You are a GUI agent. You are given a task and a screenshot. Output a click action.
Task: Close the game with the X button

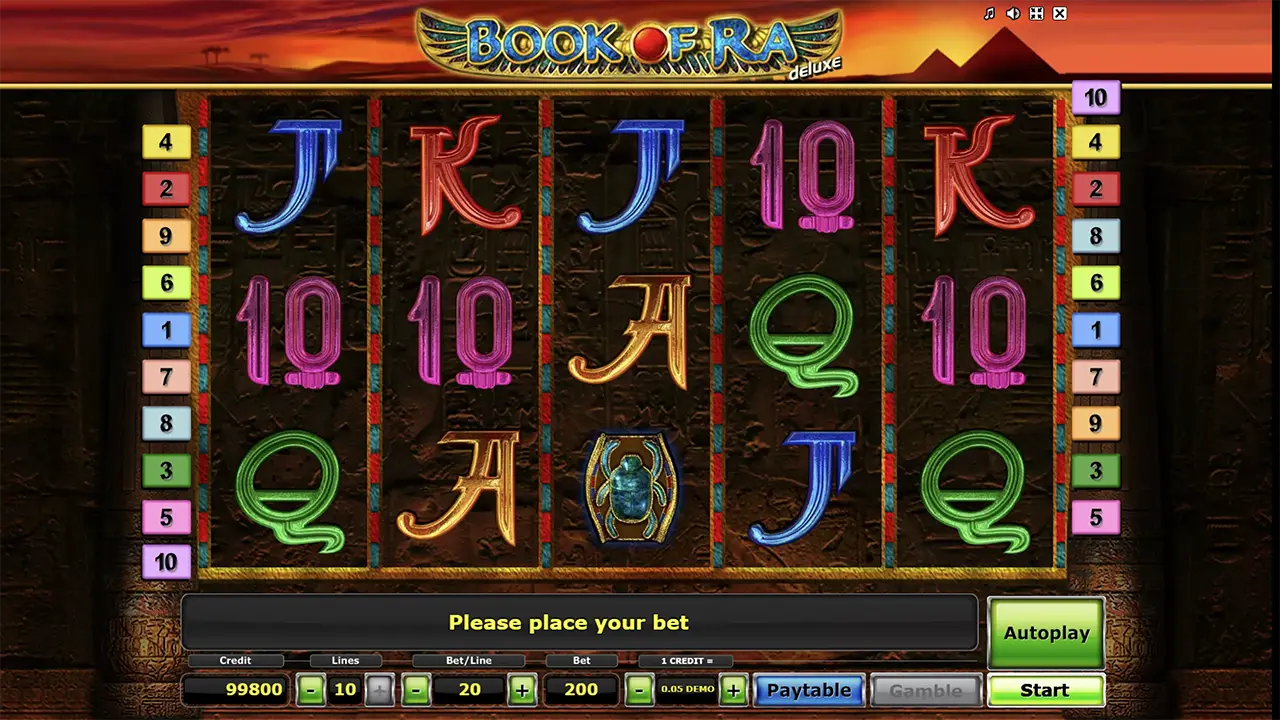pyautogui.click(x=1060, y=14)
